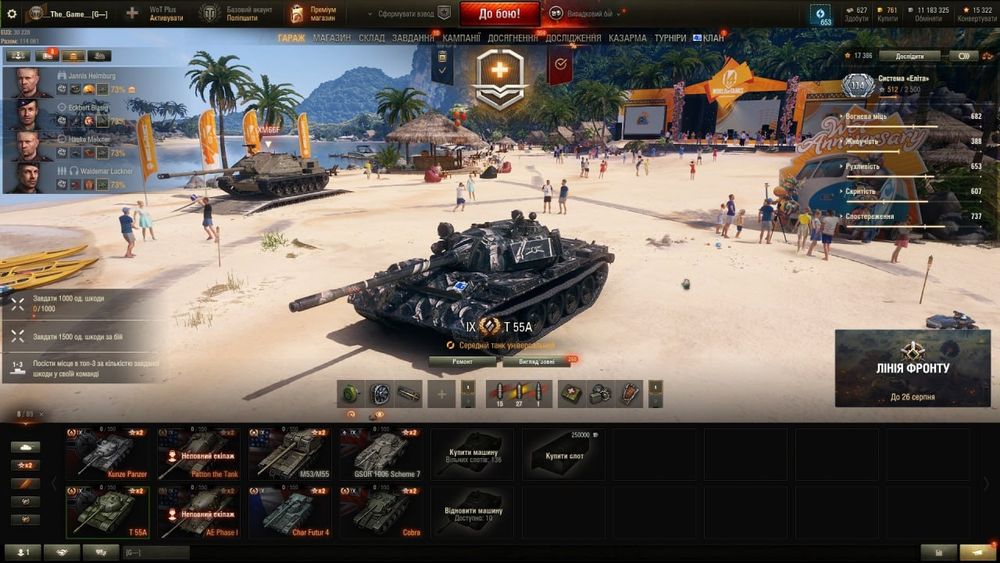Image resolution: width=1000 pixels, height=563 pixels.
Task: Go to the ЗАВДАННЯ tab
Action: point(413,38)
